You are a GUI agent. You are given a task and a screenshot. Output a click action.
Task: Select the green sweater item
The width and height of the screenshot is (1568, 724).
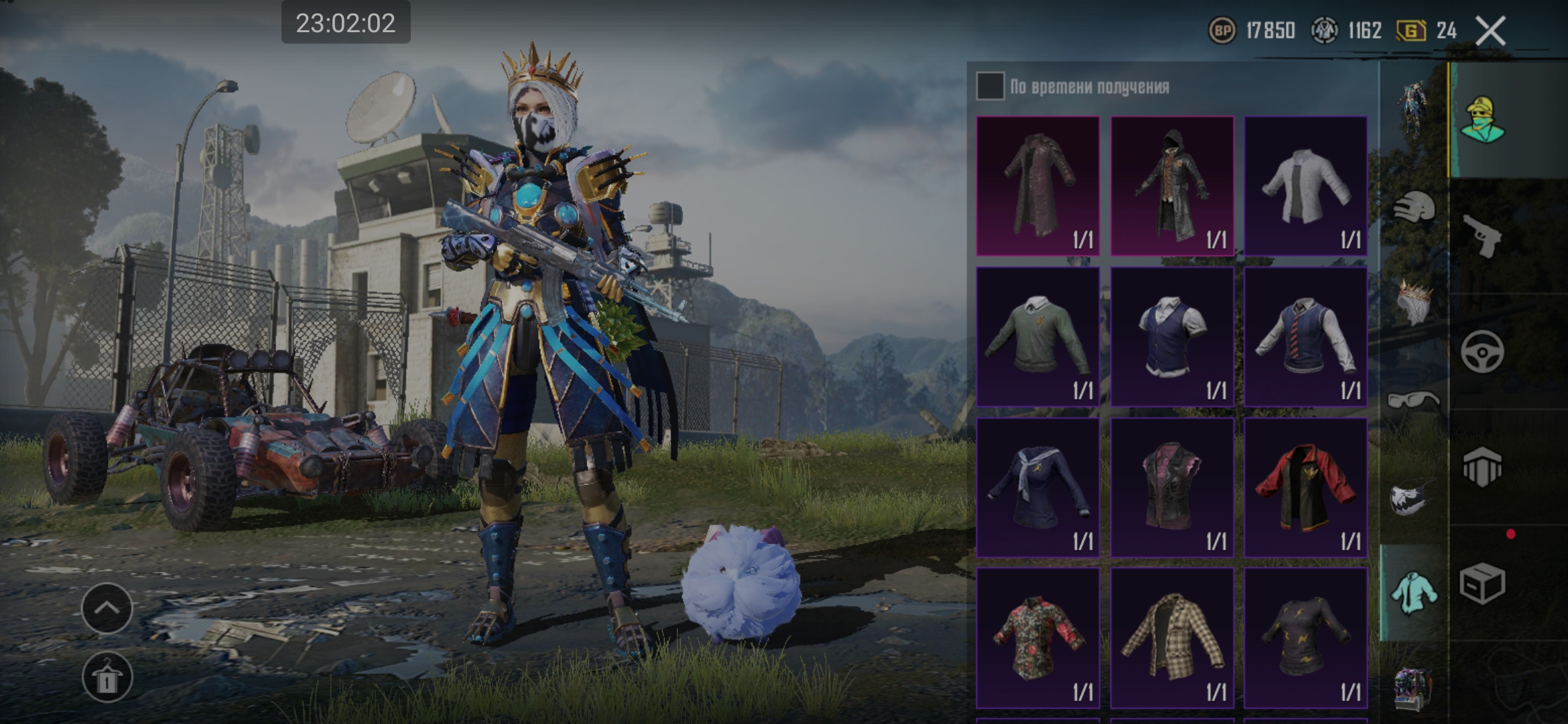(1037, 337)
